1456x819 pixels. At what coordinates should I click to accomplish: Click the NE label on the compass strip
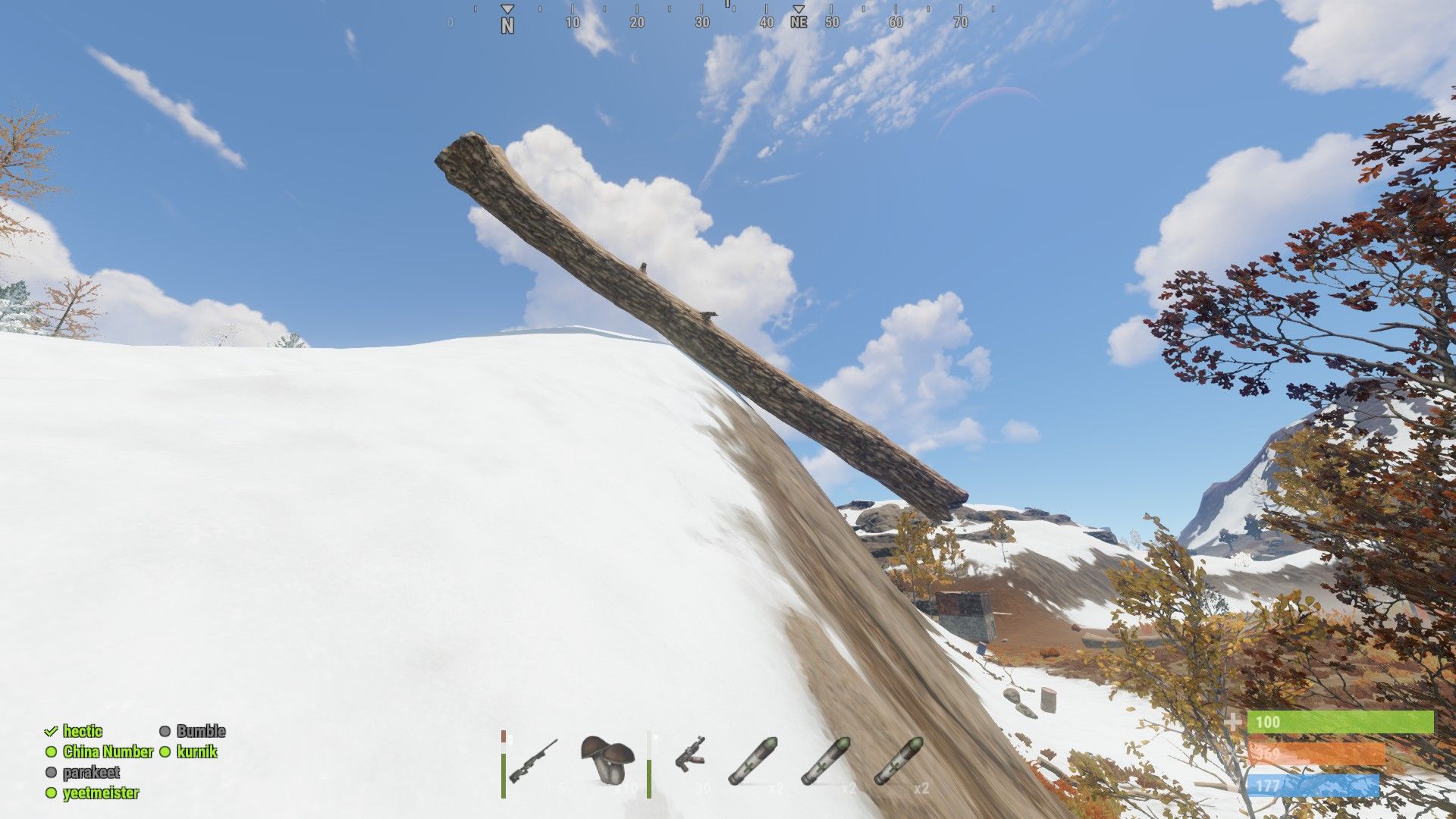(800, 24)
